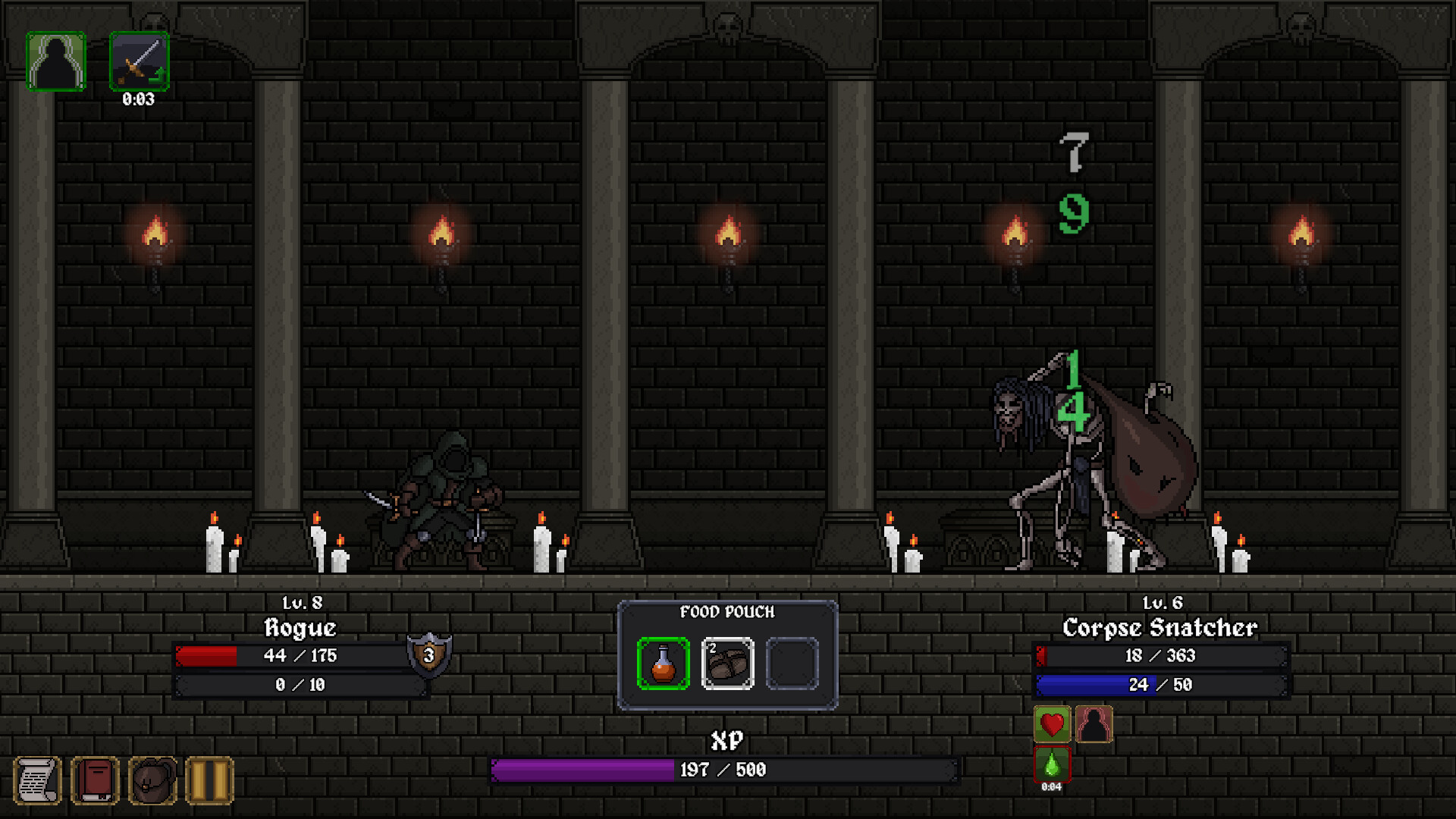Click the blue mana bar of the Corpse Snatcher

pyautogui.click(x=1159, y=685)
